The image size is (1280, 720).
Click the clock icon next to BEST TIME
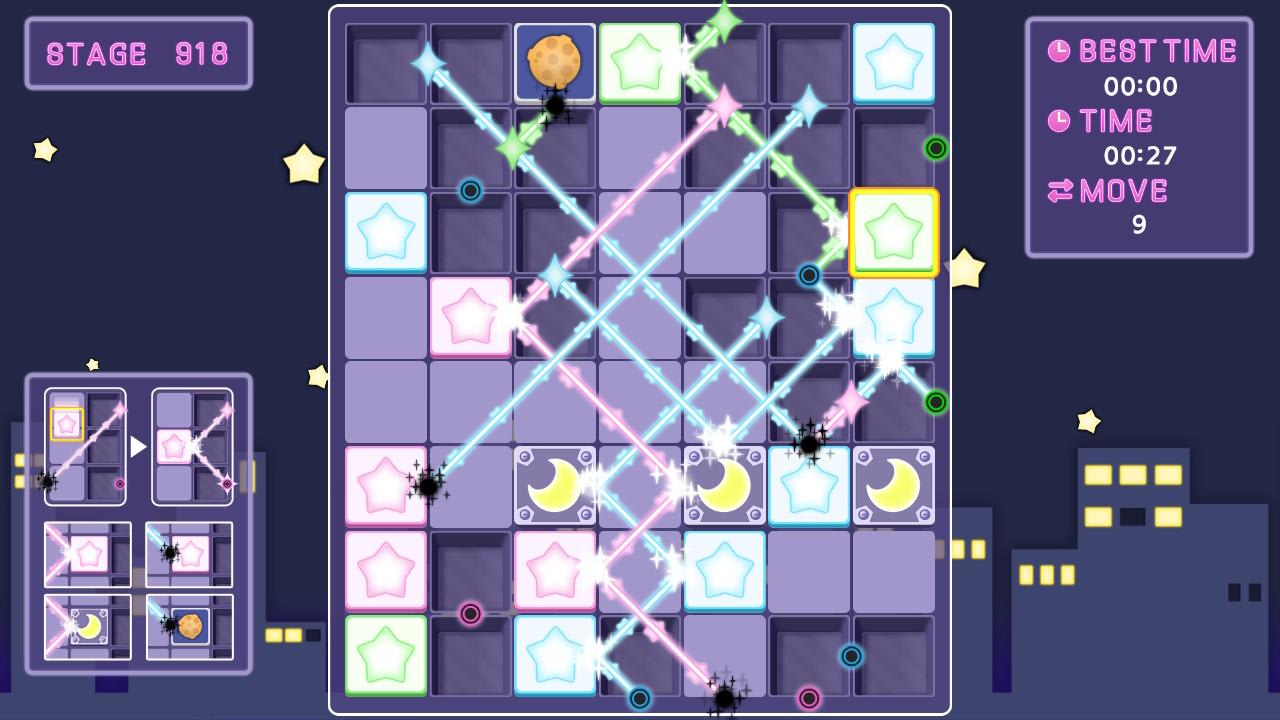[1059, 49]
